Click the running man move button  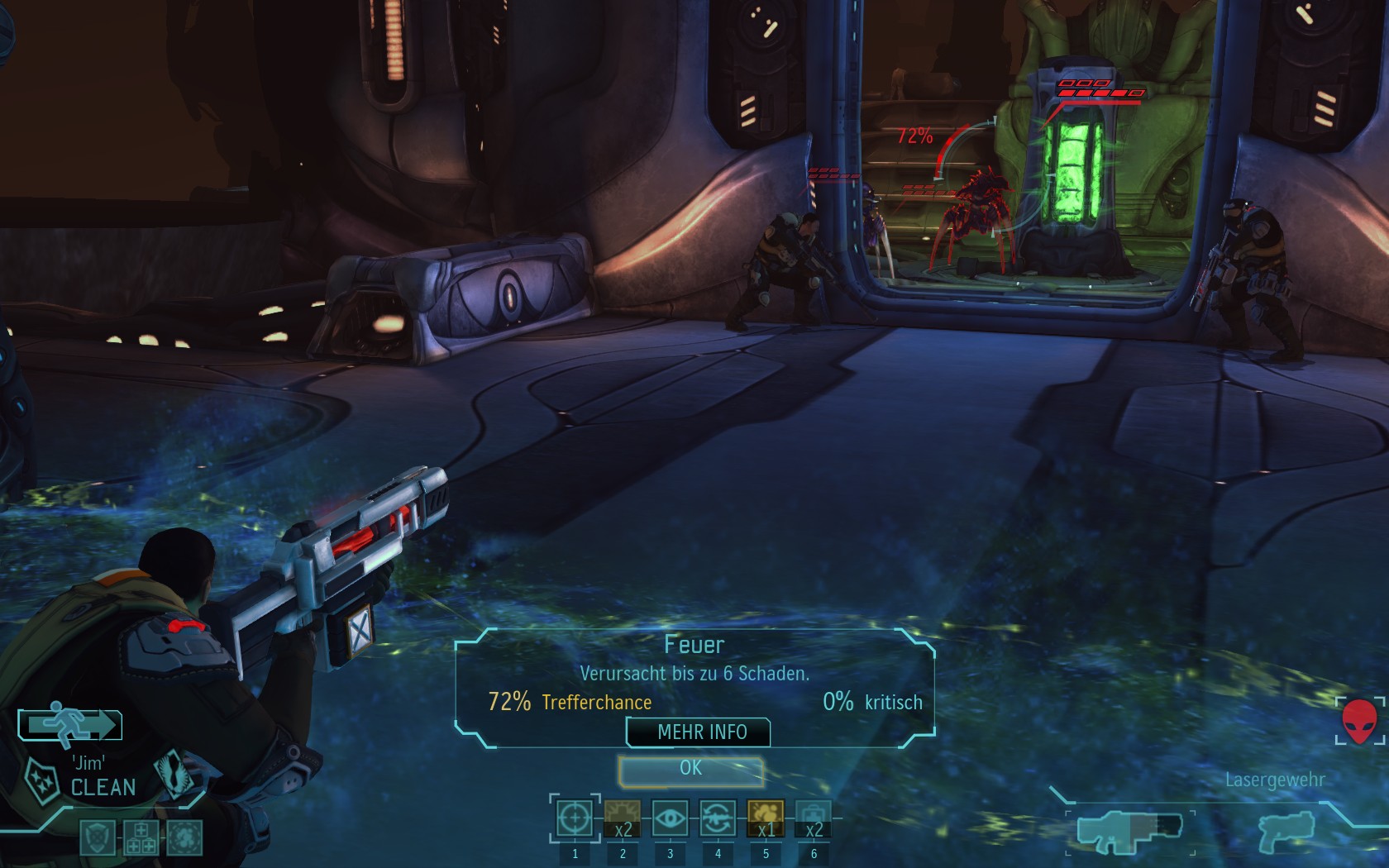71,725
